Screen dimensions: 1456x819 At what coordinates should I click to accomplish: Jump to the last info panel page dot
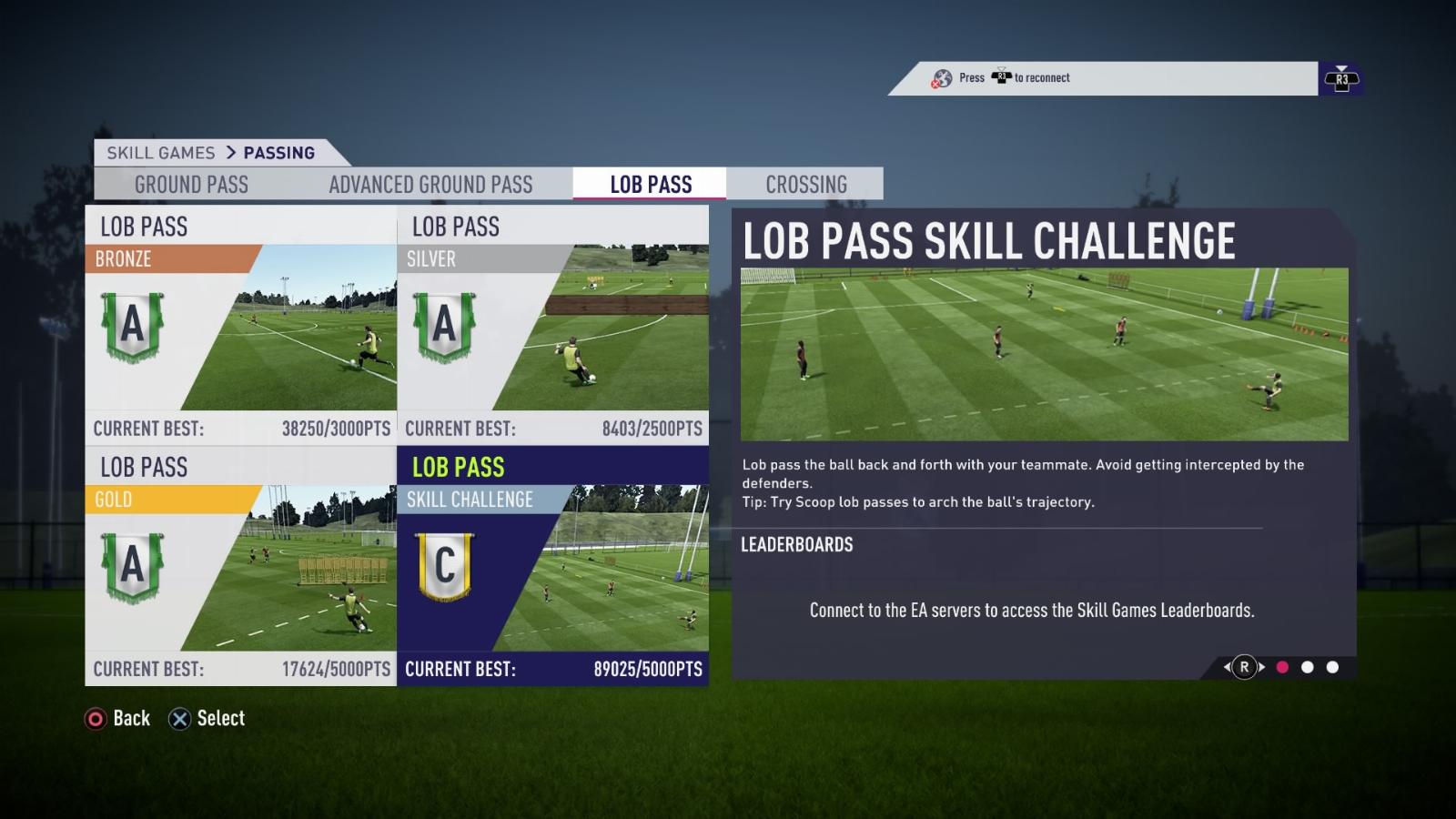1333,667
